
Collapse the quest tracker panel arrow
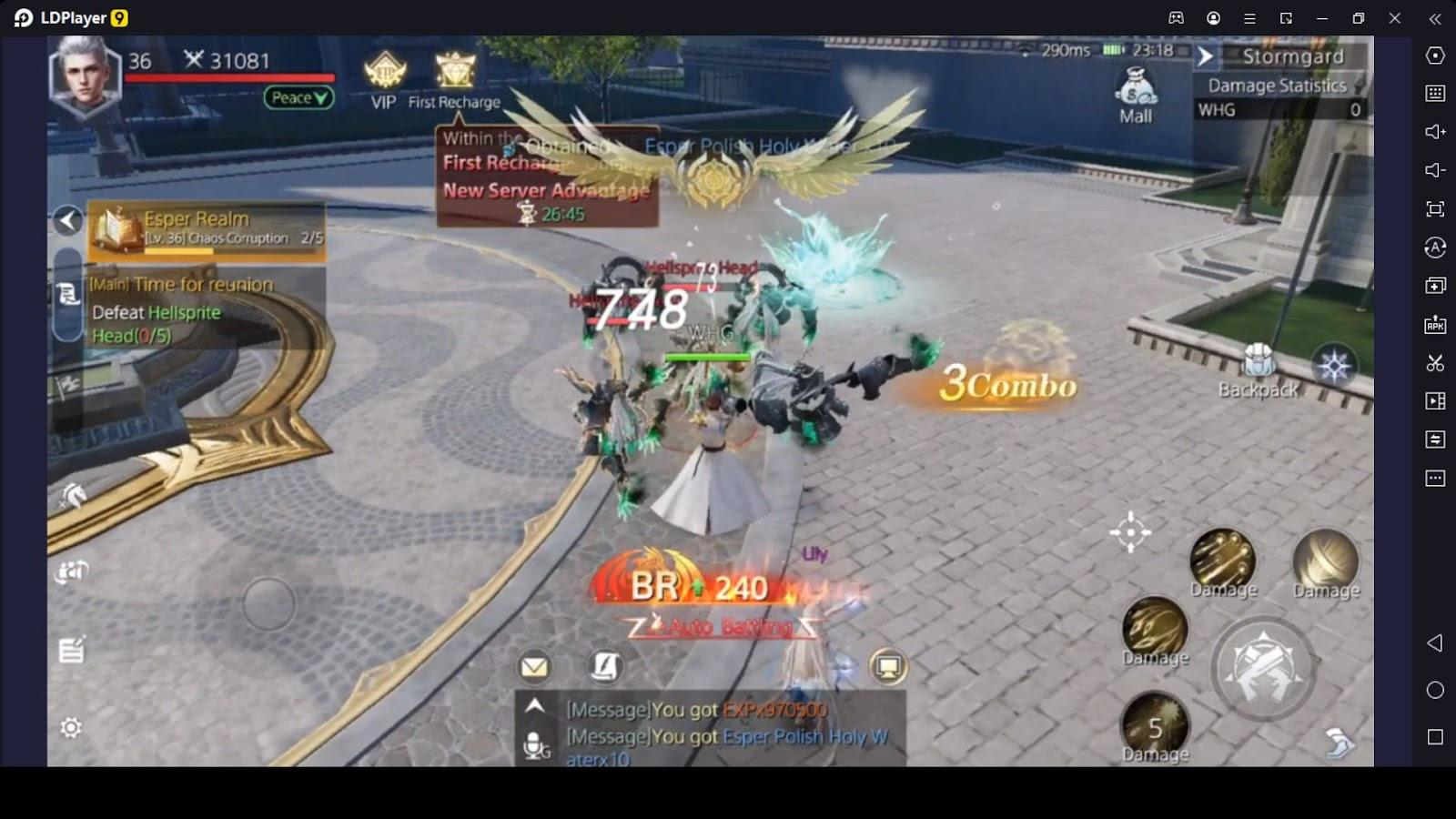68,220
